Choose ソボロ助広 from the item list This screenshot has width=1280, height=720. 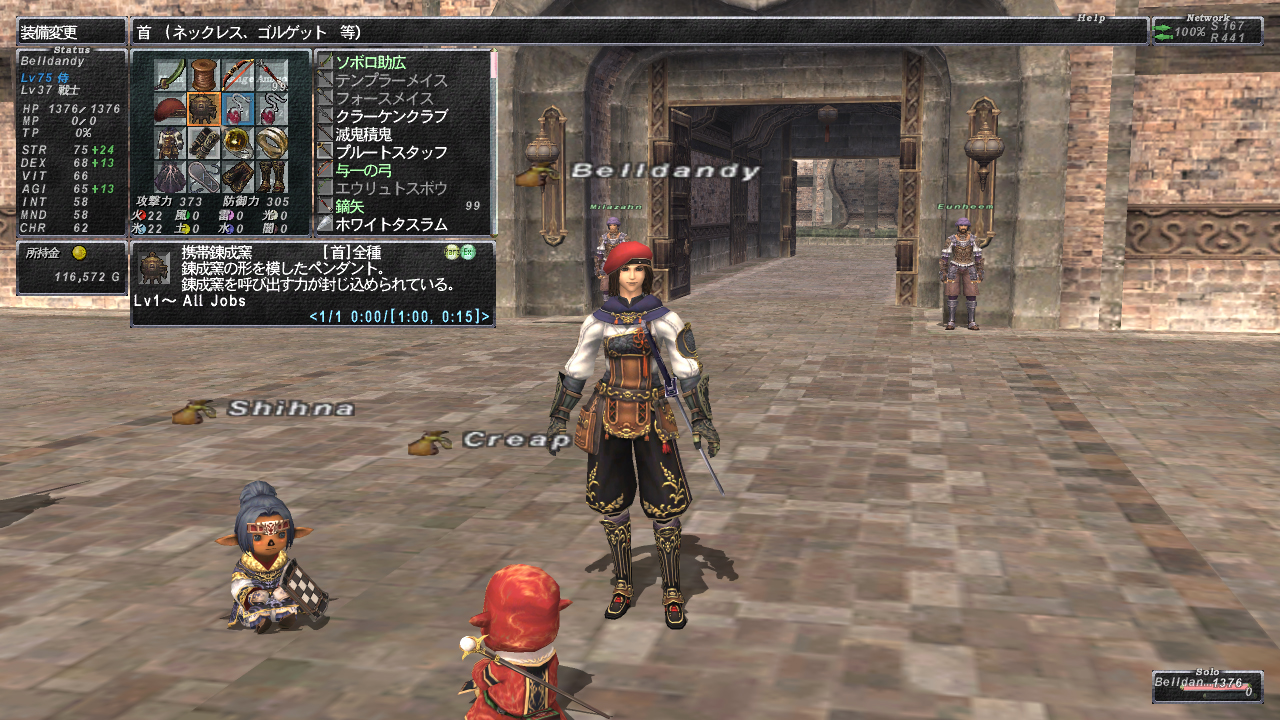(371, 62)
